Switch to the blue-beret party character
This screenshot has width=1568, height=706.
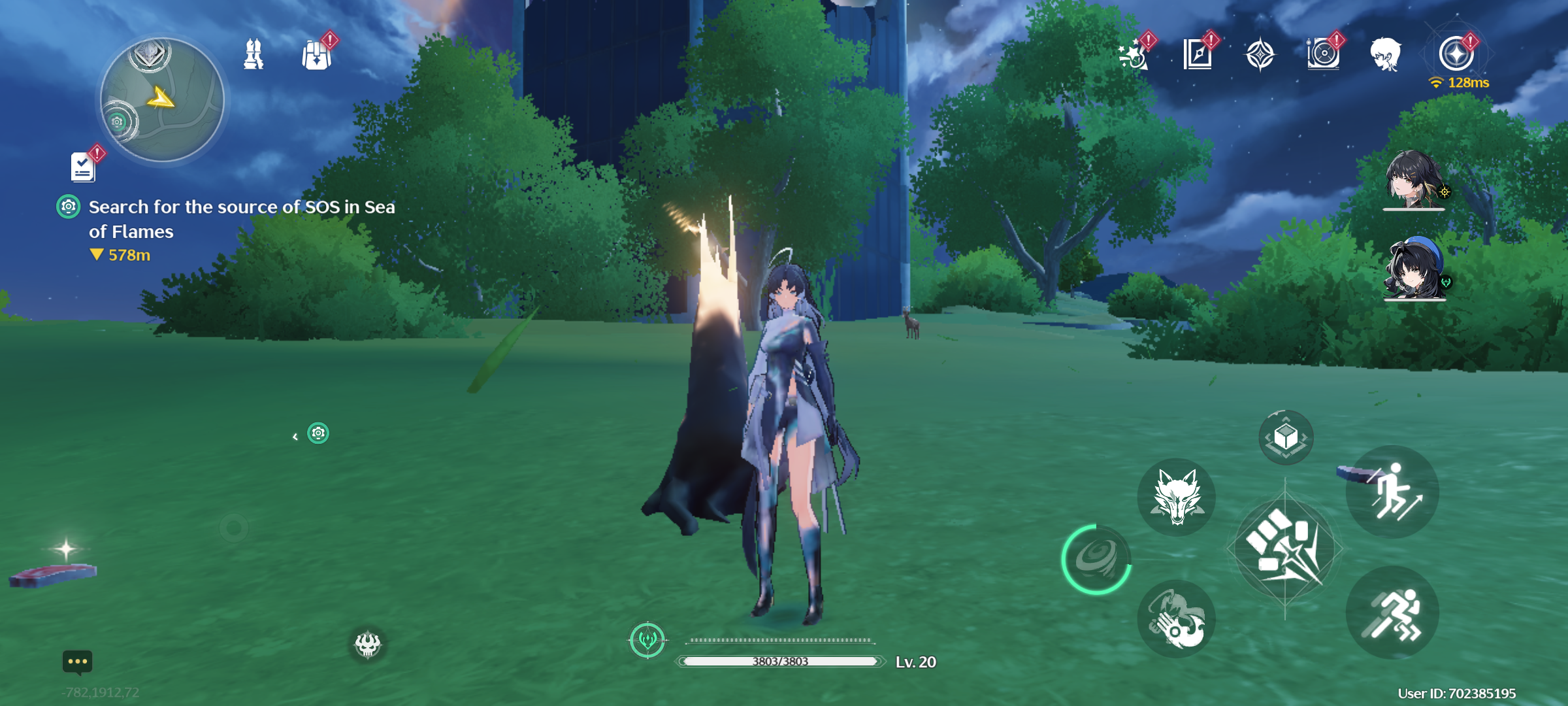click(1414, 268)
